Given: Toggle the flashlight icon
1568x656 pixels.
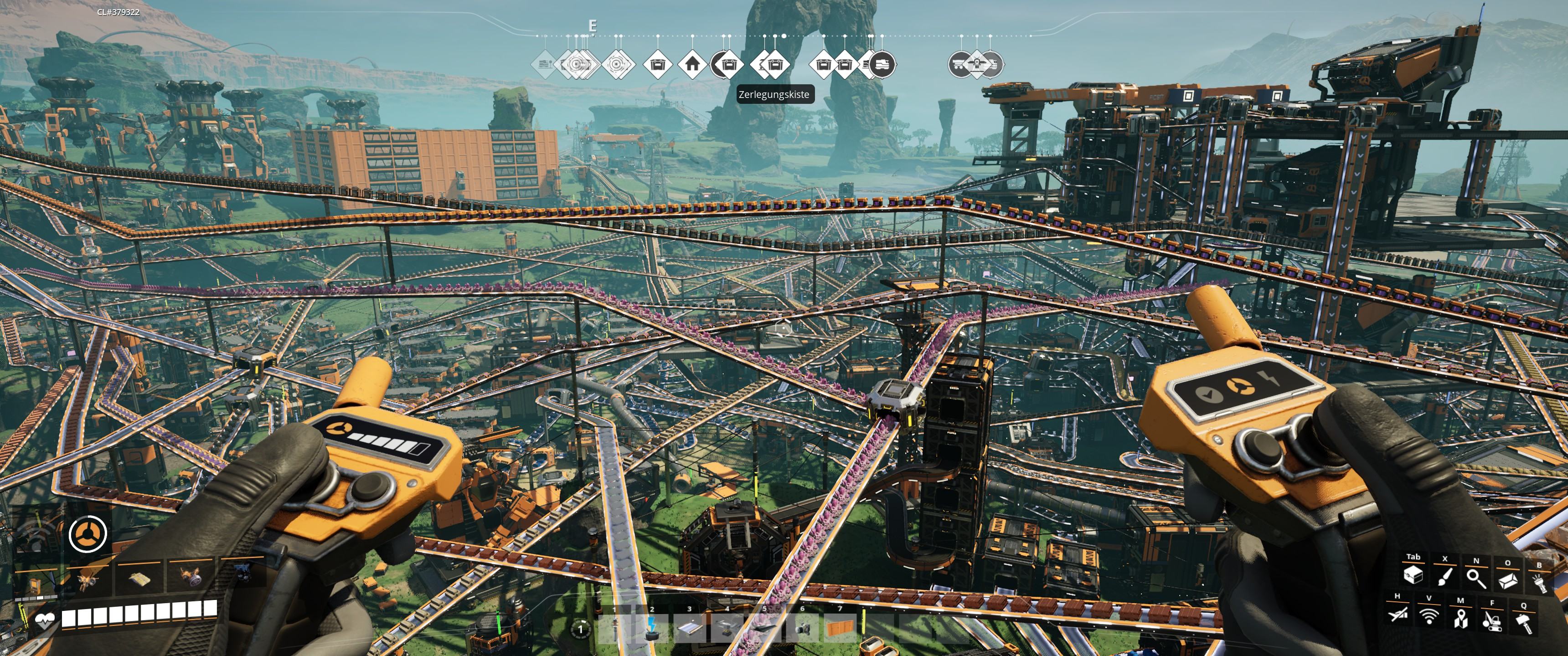Looking at the screenshot, I should click(x=1538, y=582).
